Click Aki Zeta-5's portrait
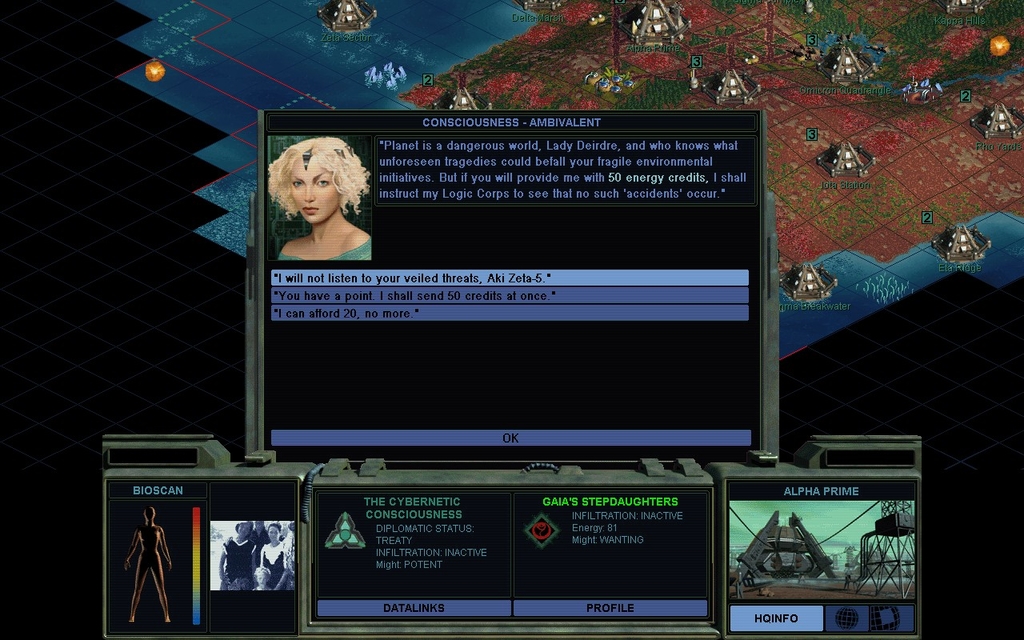Viewport: 1024px width, 640px height. [319, 197]
